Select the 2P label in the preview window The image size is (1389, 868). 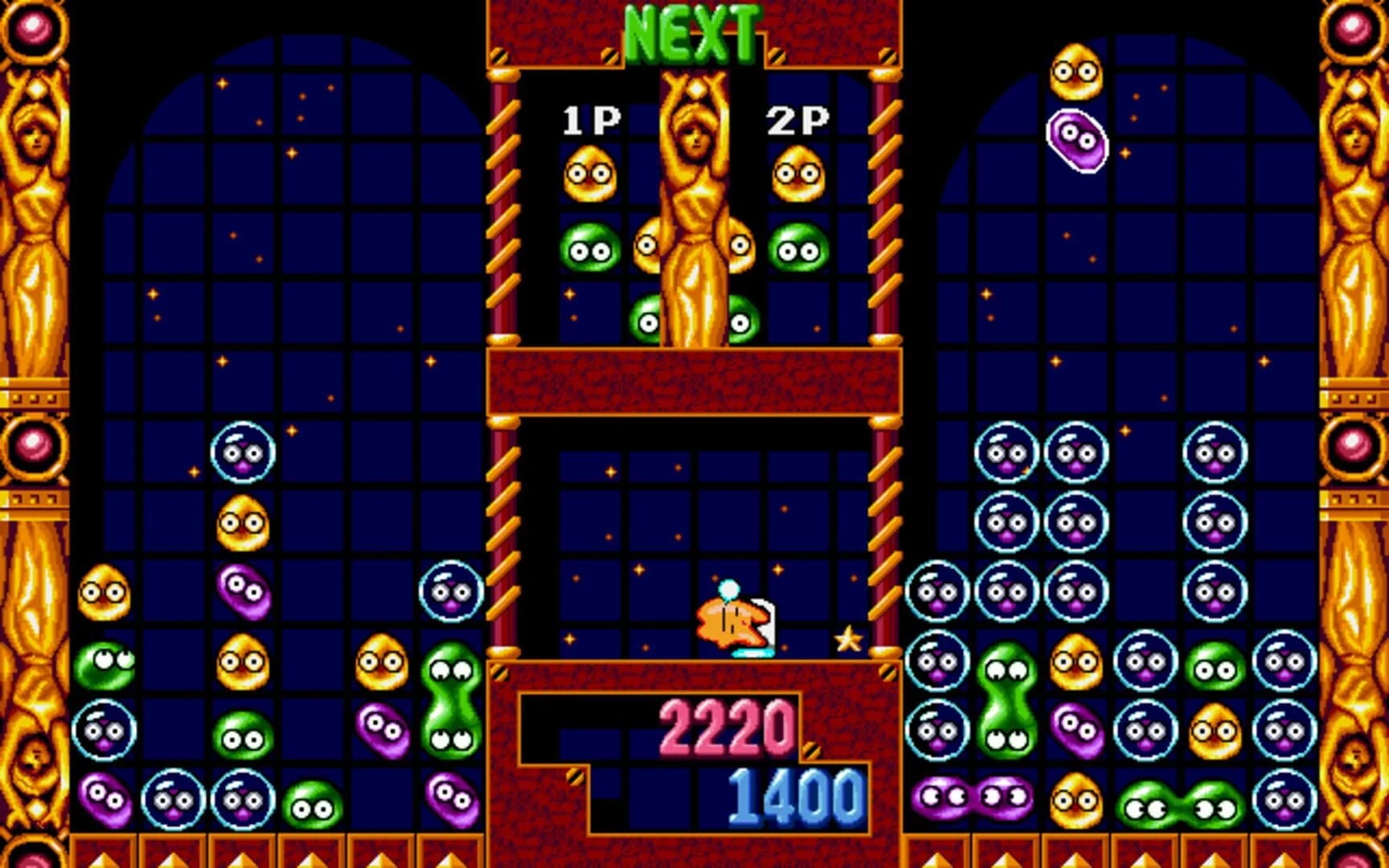[x=800, y=121]
